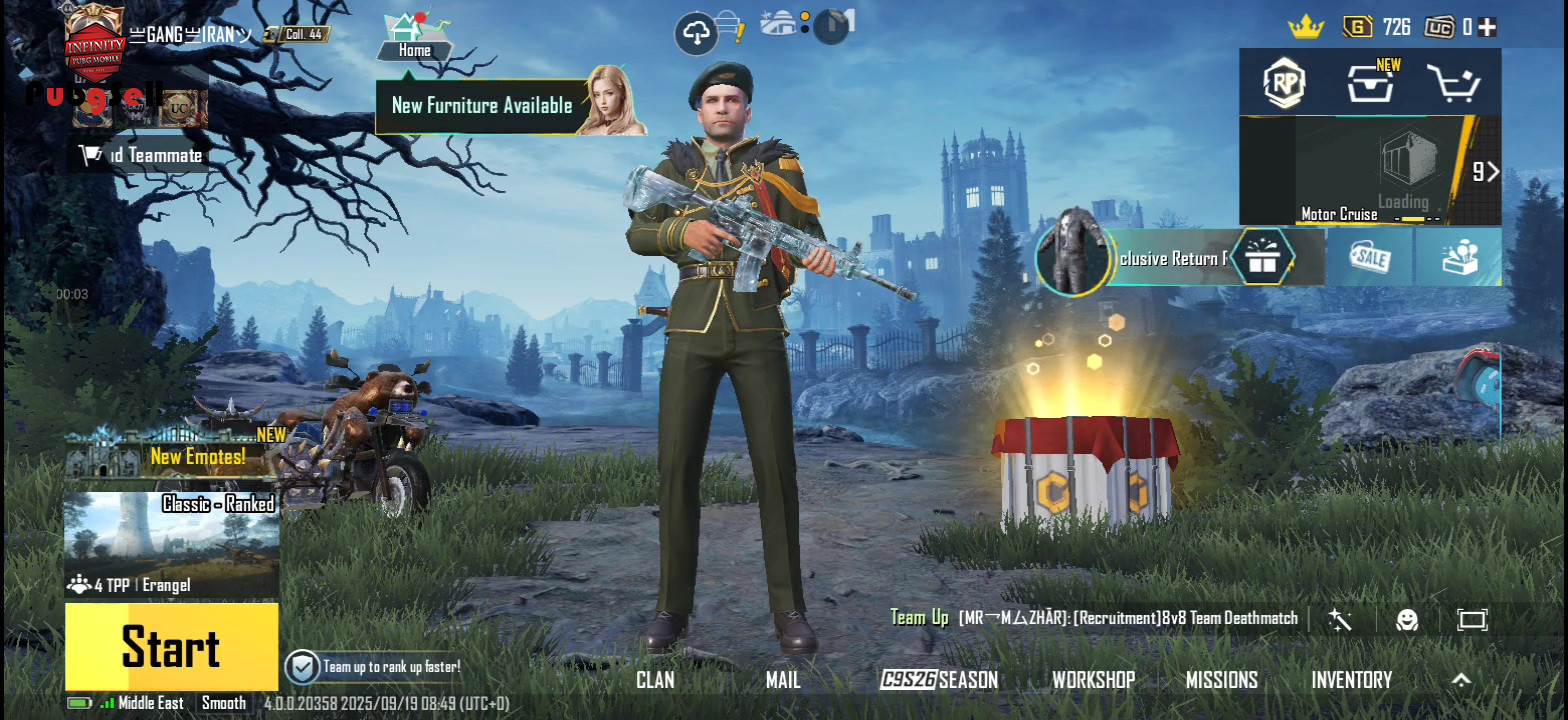Add UC with the plus button

[x=1488, y=27]
